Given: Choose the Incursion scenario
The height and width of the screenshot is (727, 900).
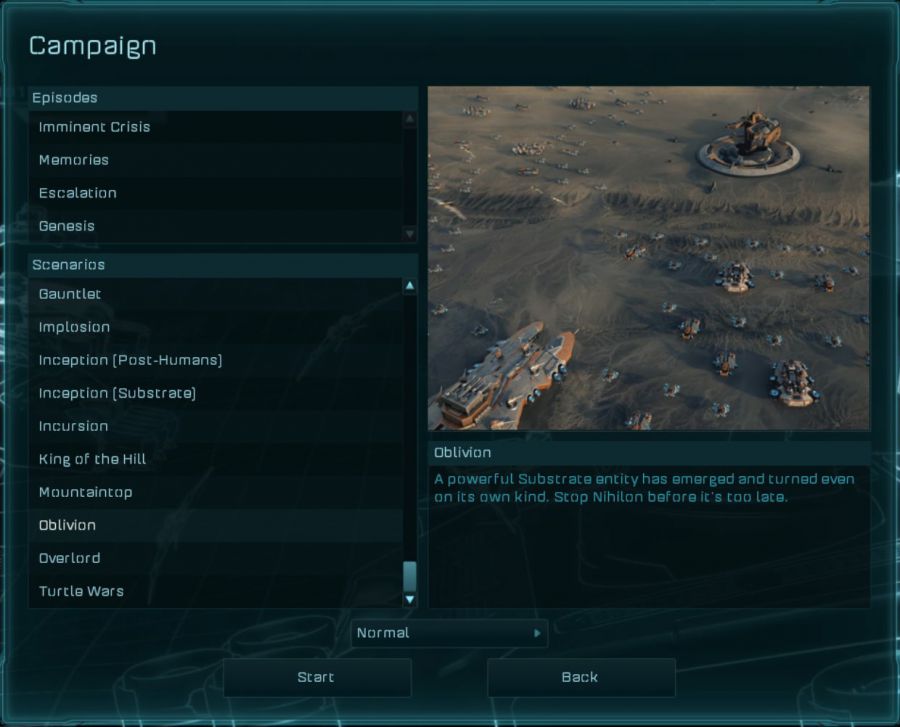Looking at the screenshot, I should (x=73, y=426).
